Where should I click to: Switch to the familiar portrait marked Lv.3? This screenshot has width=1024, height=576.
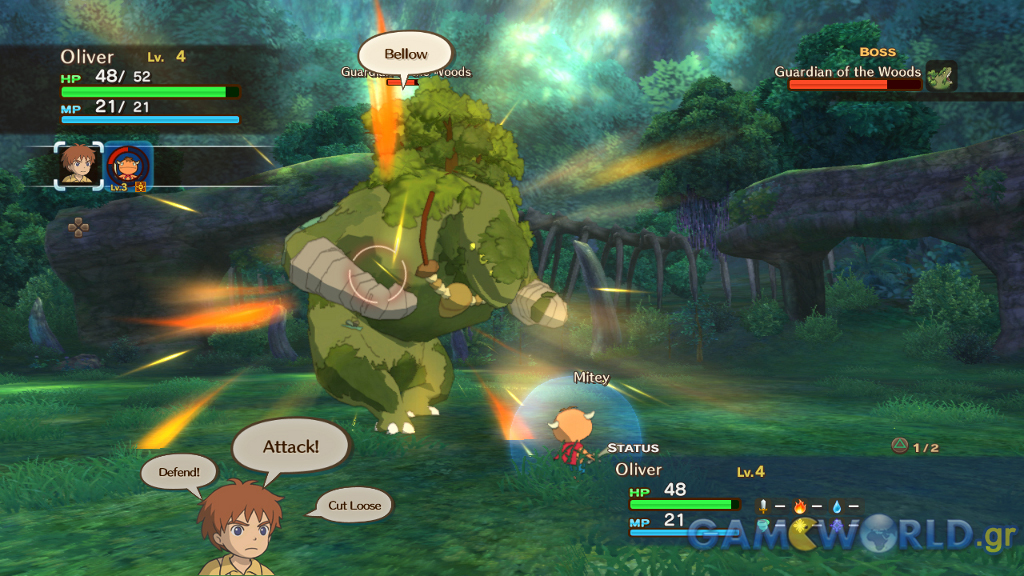click(128, 166)
